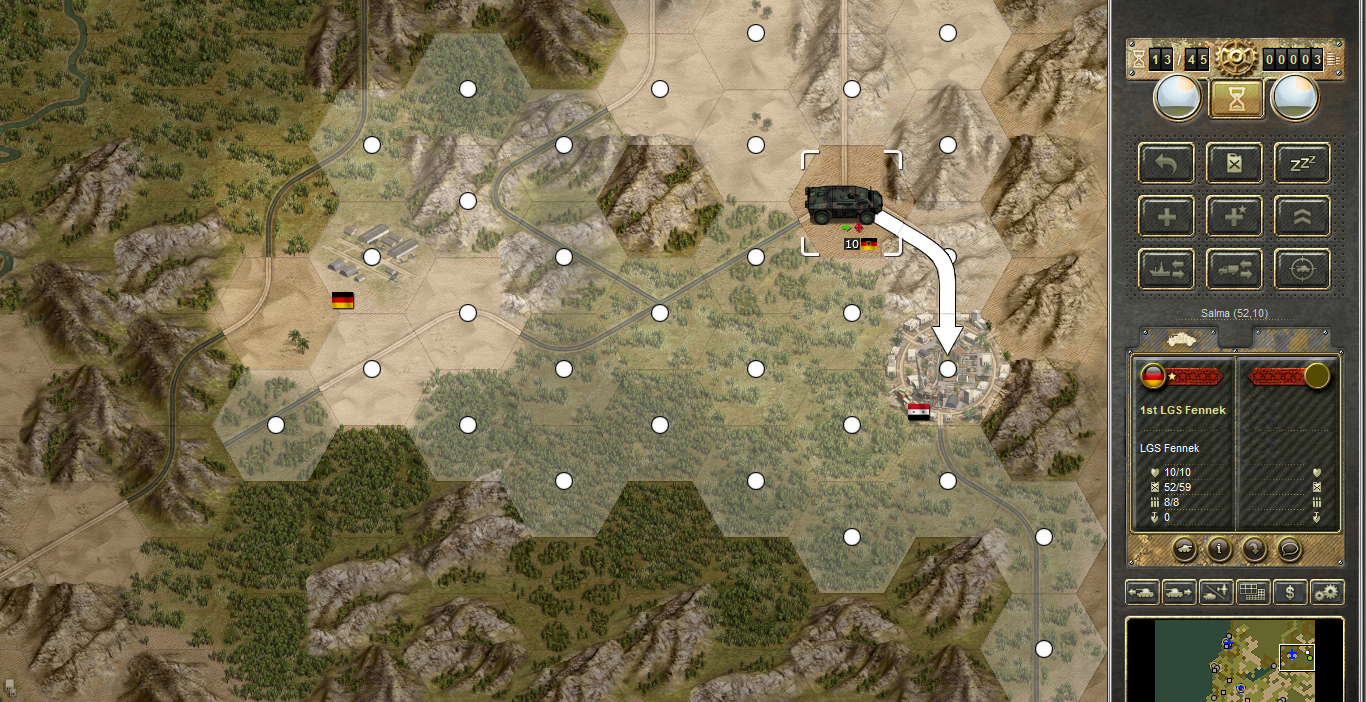The width and height of the screenshot is (1366, 702).
Task: Select the plus-with-star elite replacements button
Action: coord(1235,215)
